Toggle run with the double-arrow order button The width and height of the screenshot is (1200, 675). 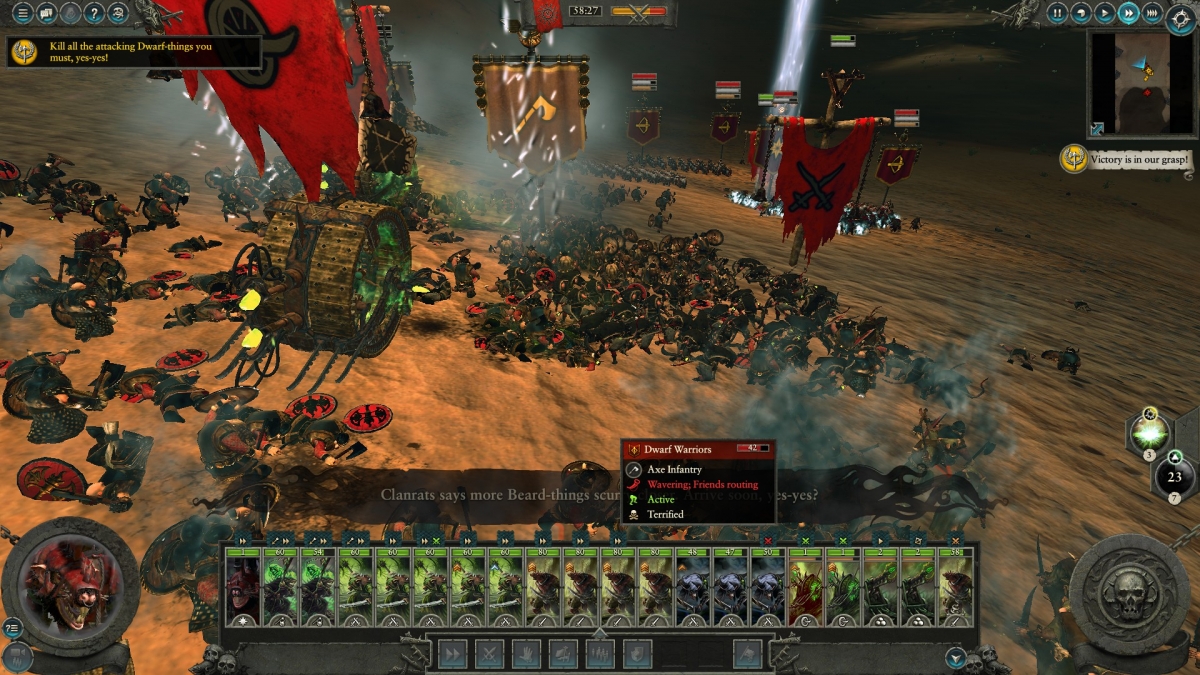coord(452,653)
